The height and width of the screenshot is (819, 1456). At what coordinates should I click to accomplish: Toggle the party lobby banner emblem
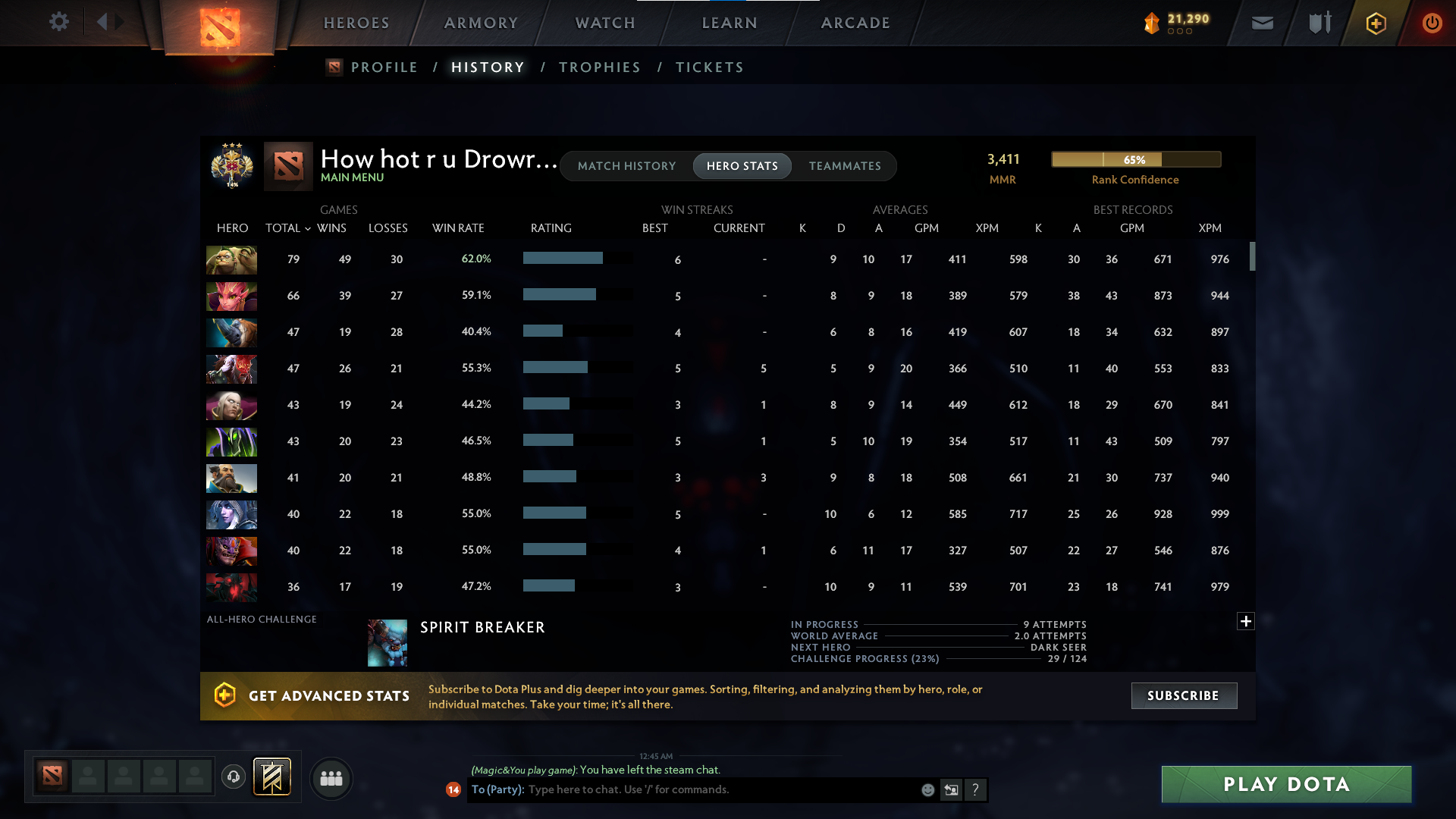[x=272, y=777]
